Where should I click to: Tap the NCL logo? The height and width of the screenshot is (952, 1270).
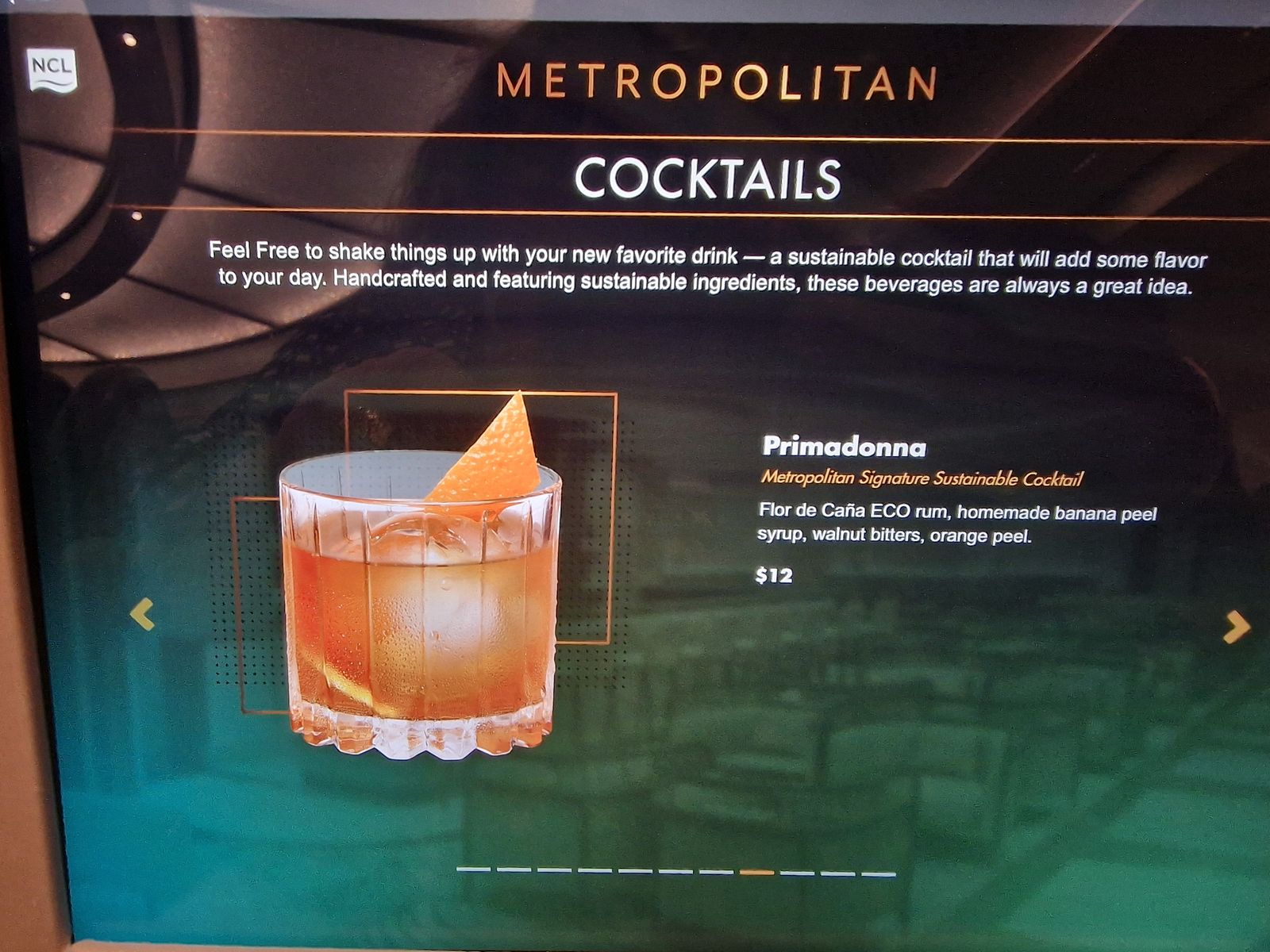click(x=52, y=70)
